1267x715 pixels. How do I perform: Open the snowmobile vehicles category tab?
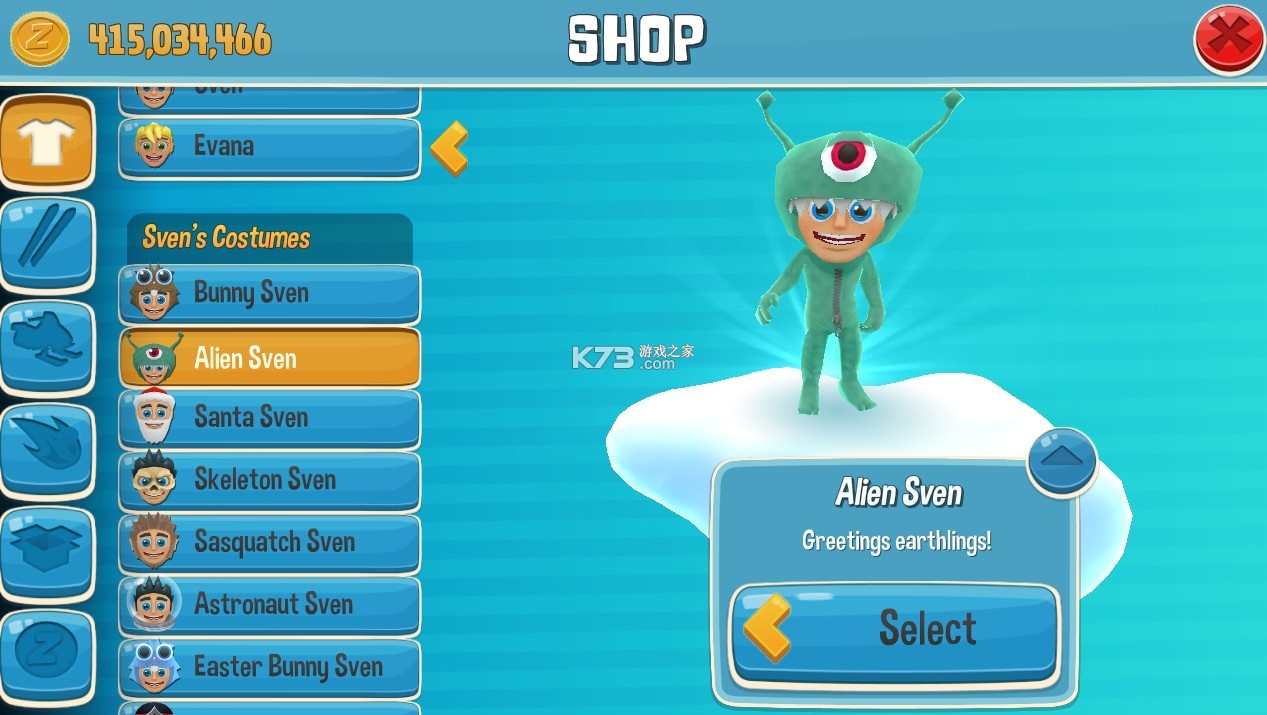(x=46, y=347)
